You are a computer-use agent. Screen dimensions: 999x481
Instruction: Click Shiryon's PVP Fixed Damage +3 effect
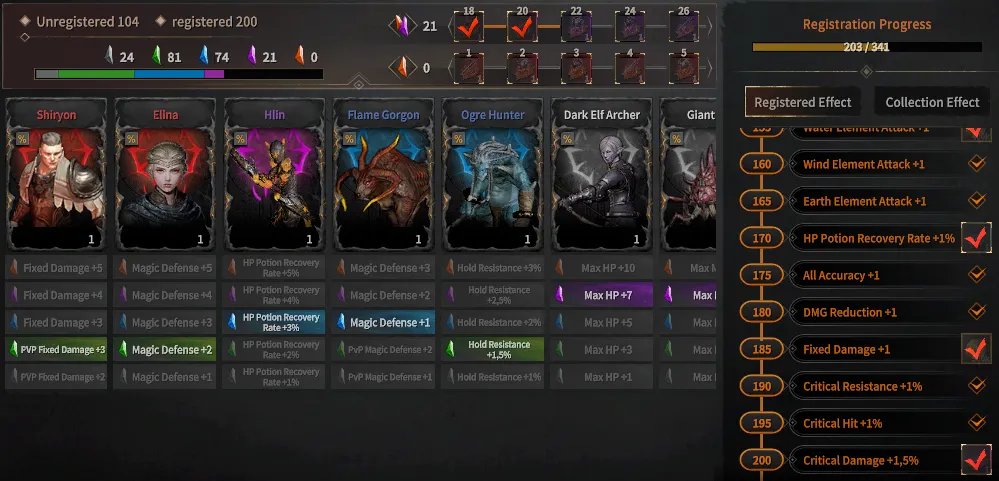coord(57,350)
